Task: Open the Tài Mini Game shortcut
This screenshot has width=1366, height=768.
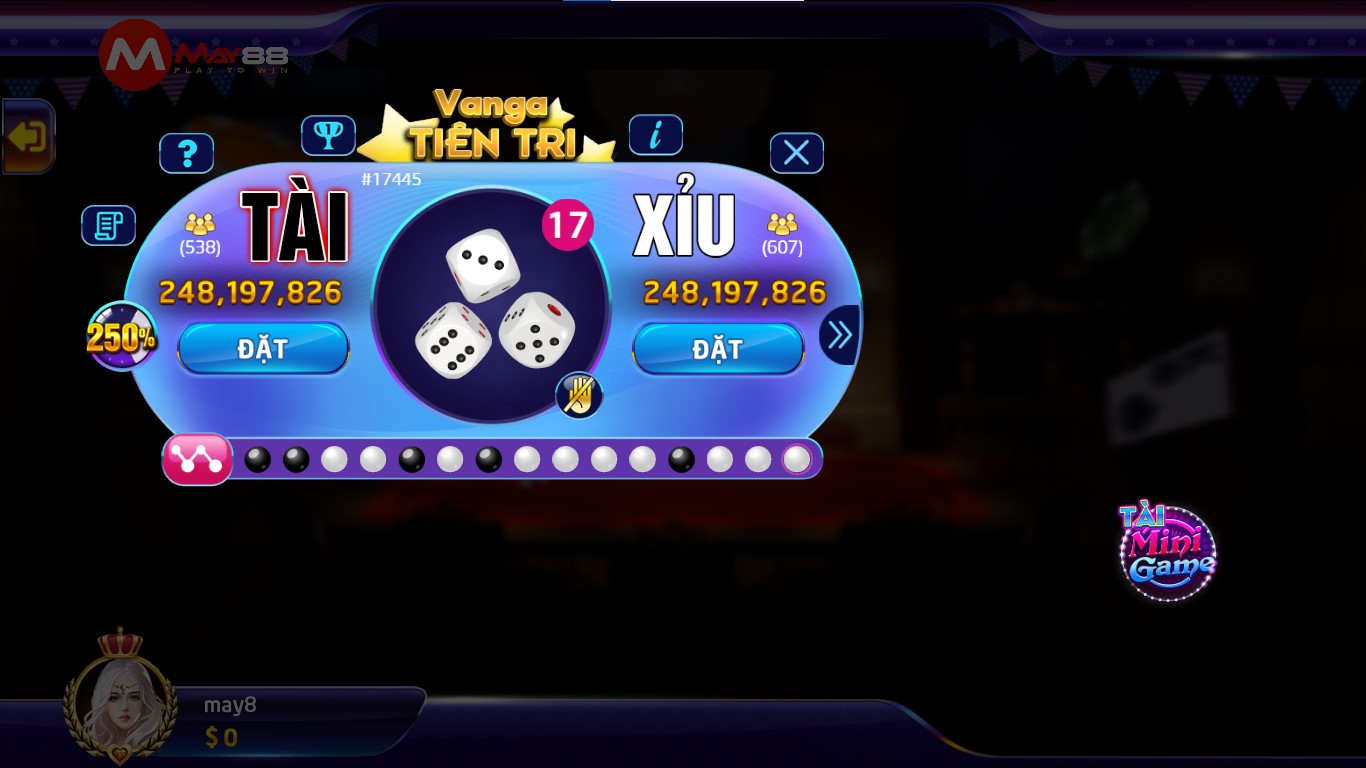Action: tap(1167, 551)
